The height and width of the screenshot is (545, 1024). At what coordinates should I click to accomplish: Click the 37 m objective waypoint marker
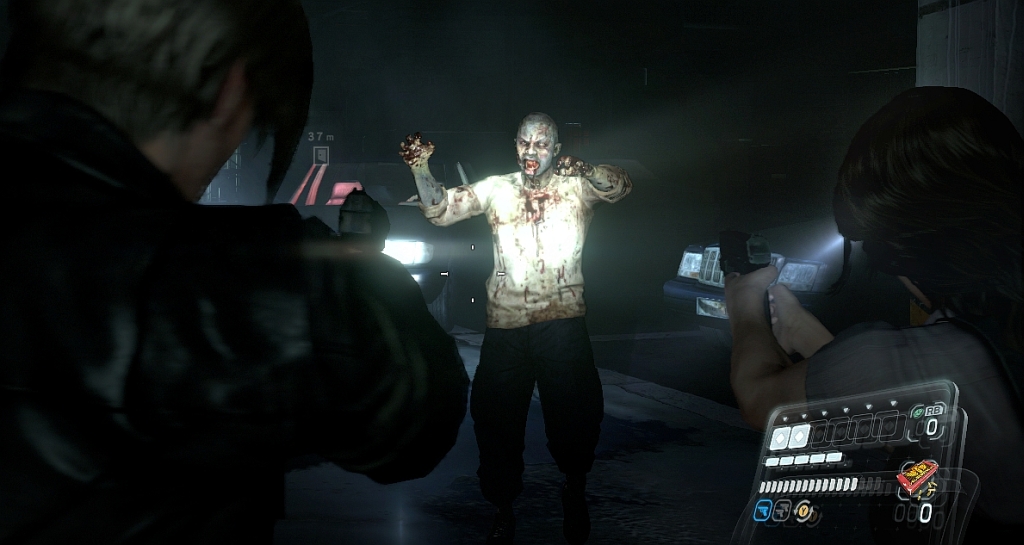coord(321,155)
